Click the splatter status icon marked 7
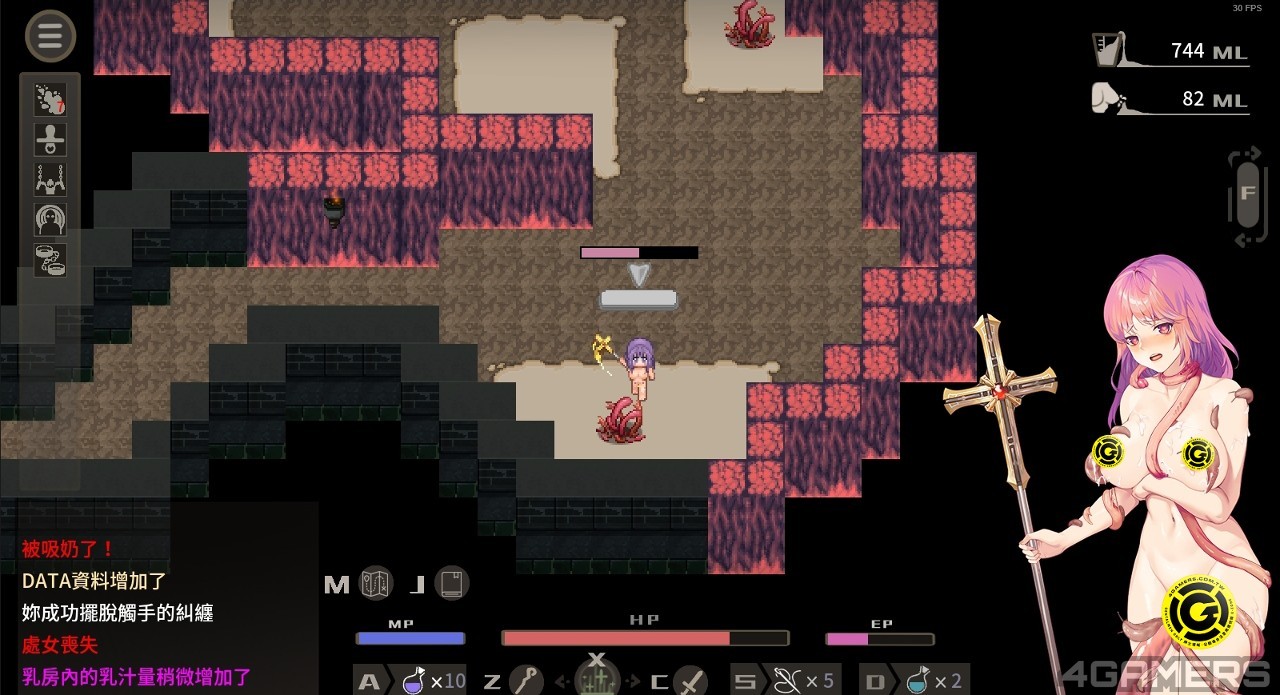1280x695 pixels. click(50, 99)
